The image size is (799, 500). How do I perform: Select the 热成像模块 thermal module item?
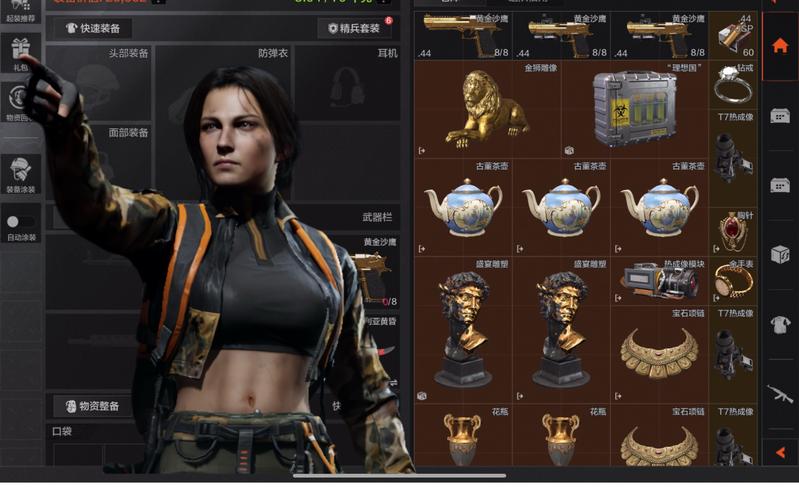tap(659, 281)
